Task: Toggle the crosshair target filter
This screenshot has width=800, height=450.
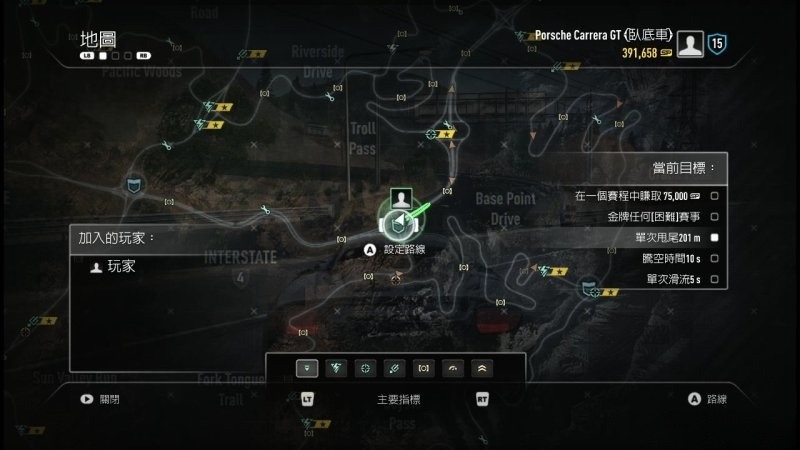Action: pos(366,368)
